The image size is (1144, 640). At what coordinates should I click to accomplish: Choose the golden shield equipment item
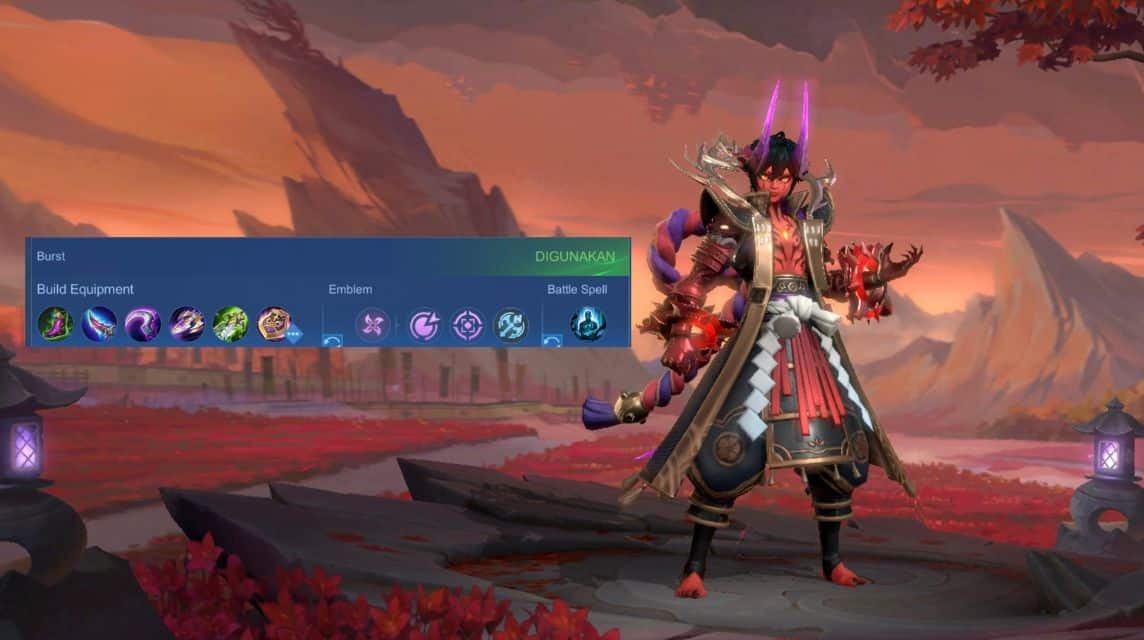pos(272,323)
